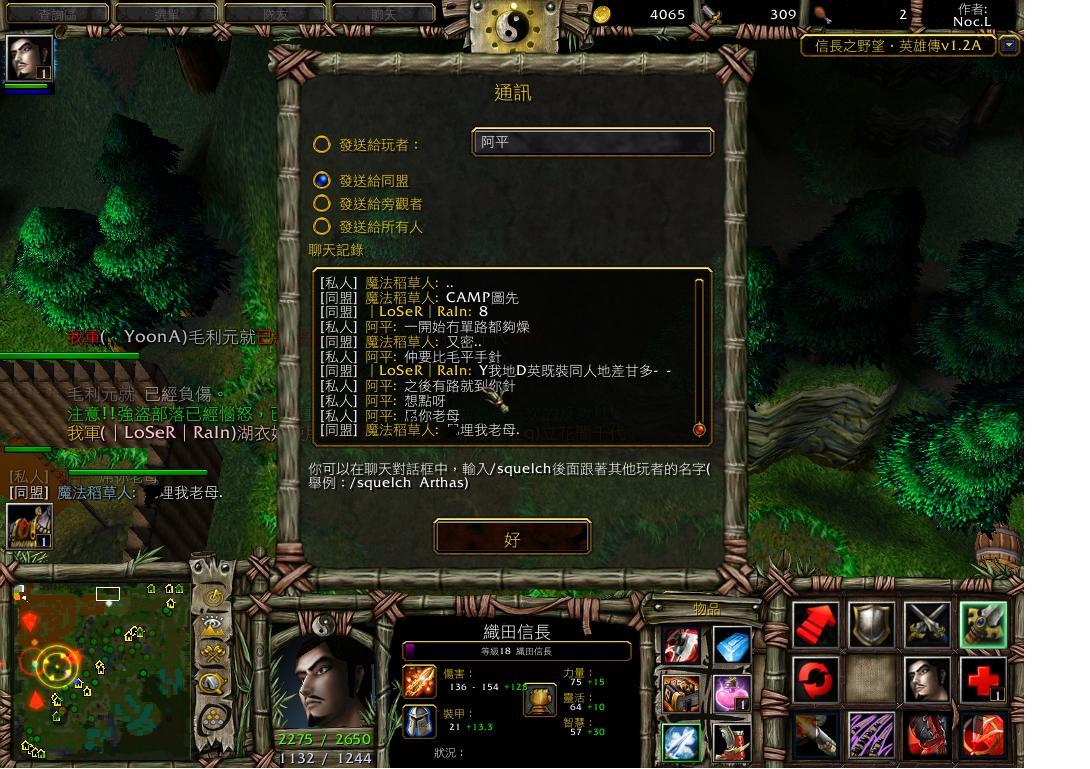Select the crossed swords command
Screen dimensions: 1090x769
[927, 625]
